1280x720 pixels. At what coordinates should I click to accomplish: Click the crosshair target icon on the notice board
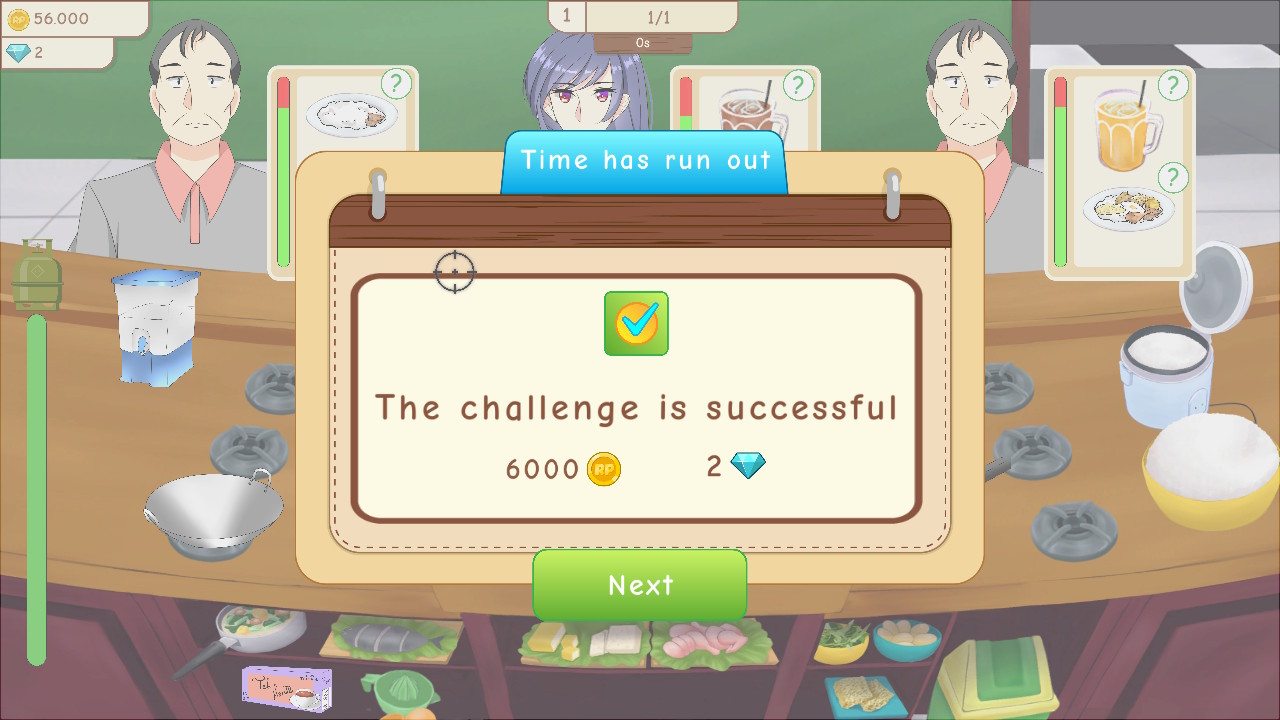tap(456, 273)
